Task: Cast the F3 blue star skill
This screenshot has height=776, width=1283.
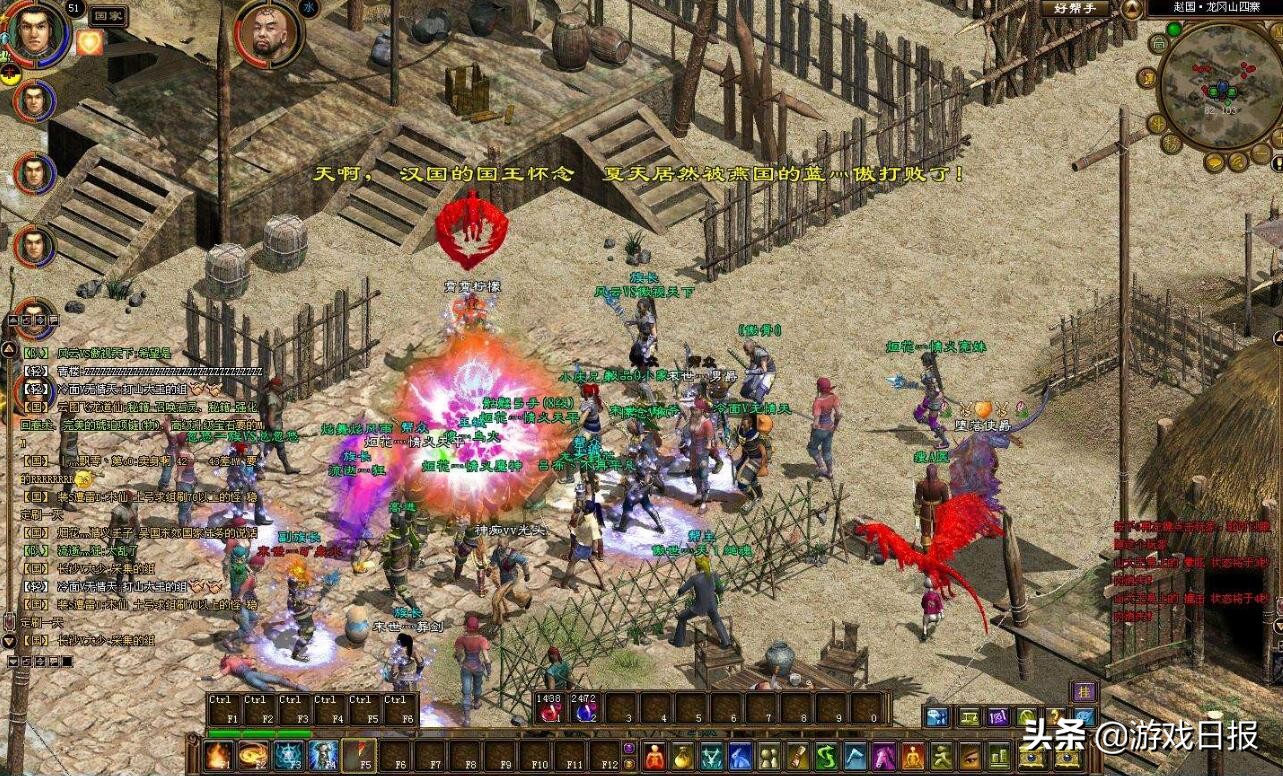Action: pyautogui.click(x=289, y=756)
